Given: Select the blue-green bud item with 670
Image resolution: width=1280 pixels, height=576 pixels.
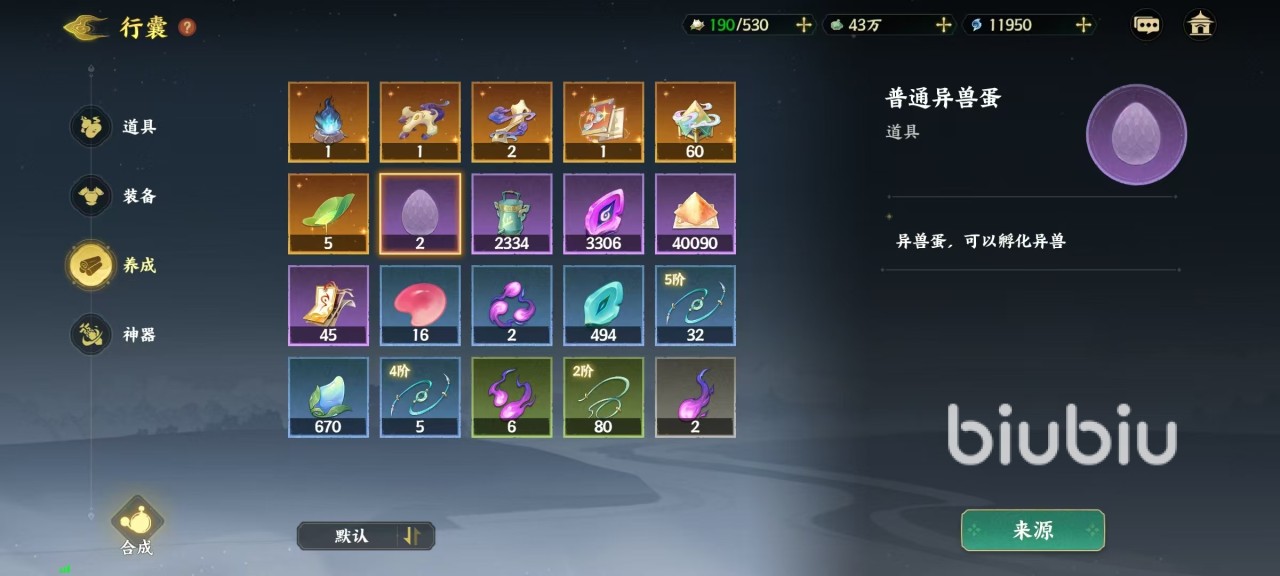Looking at the screenshot, I should click(328, 397).
